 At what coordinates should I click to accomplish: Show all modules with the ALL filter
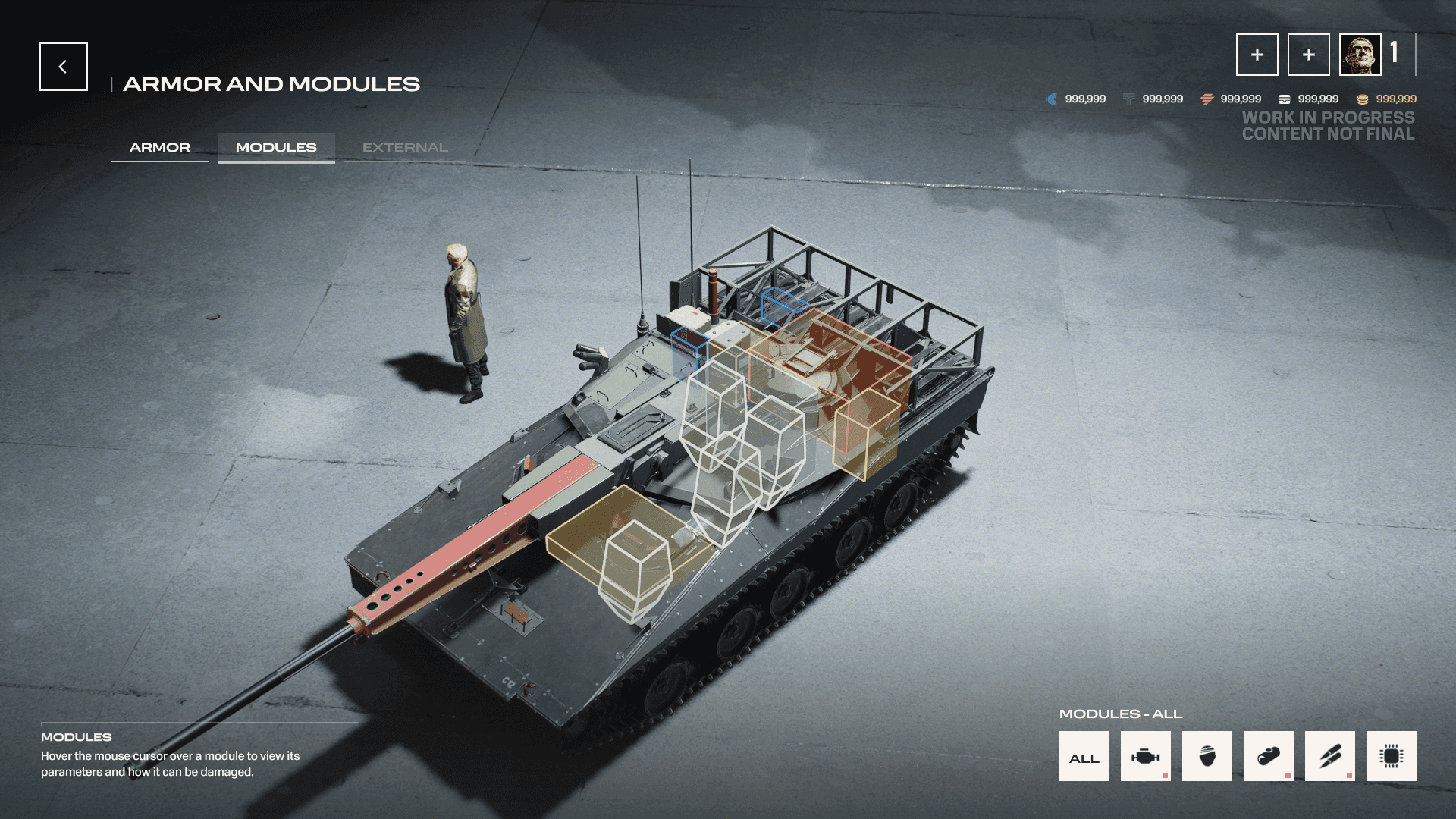point(1084,757)
